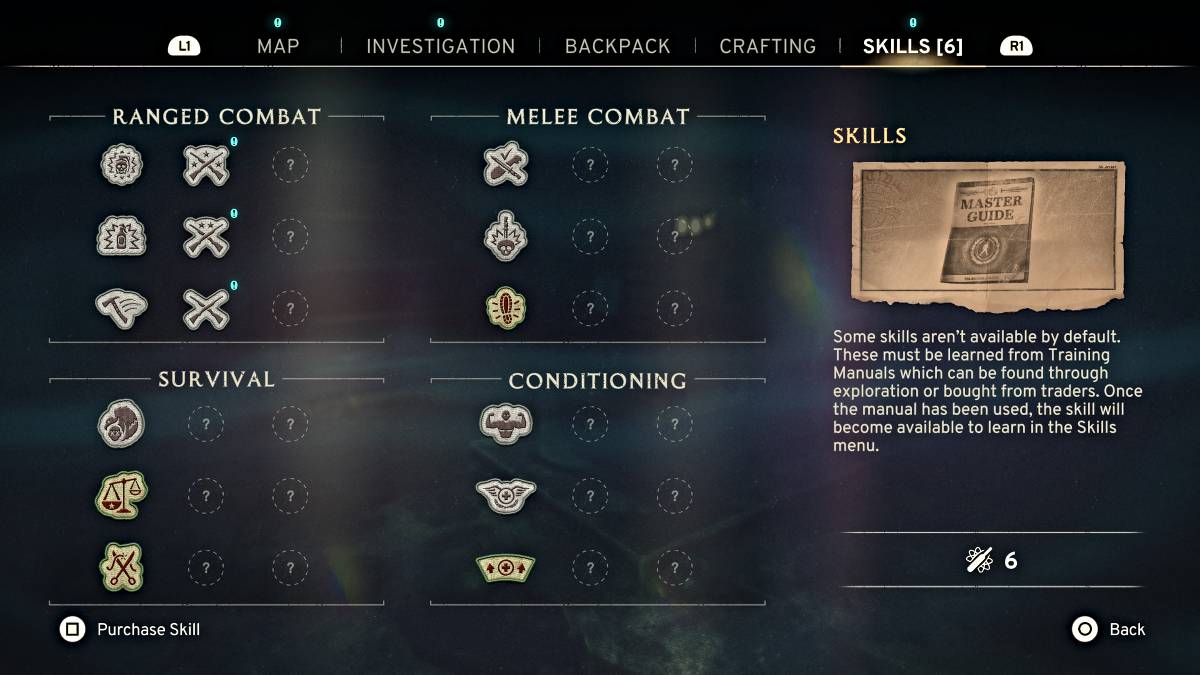The height and width of the screenshot is (675, 1200).
Task: Pick the crossed scissors survival skill
Action: click(x=122, y=566)
